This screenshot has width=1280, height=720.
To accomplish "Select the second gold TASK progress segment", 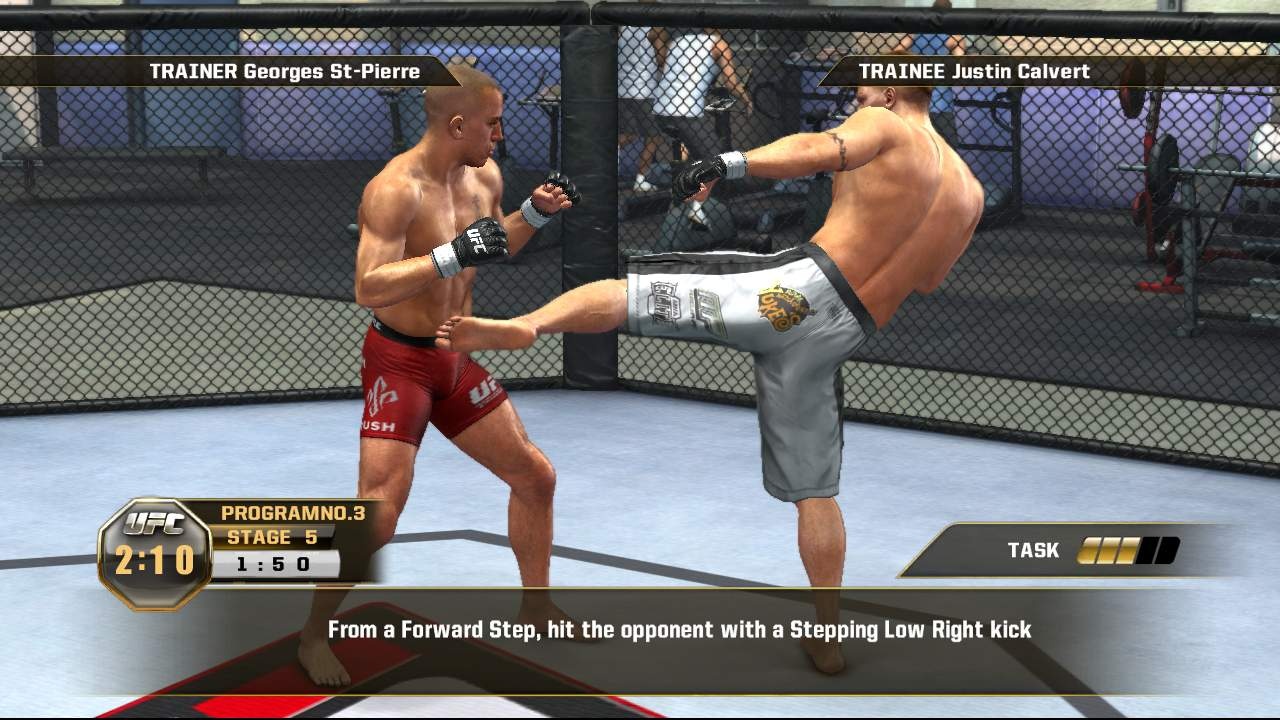I will point(1108,549).
